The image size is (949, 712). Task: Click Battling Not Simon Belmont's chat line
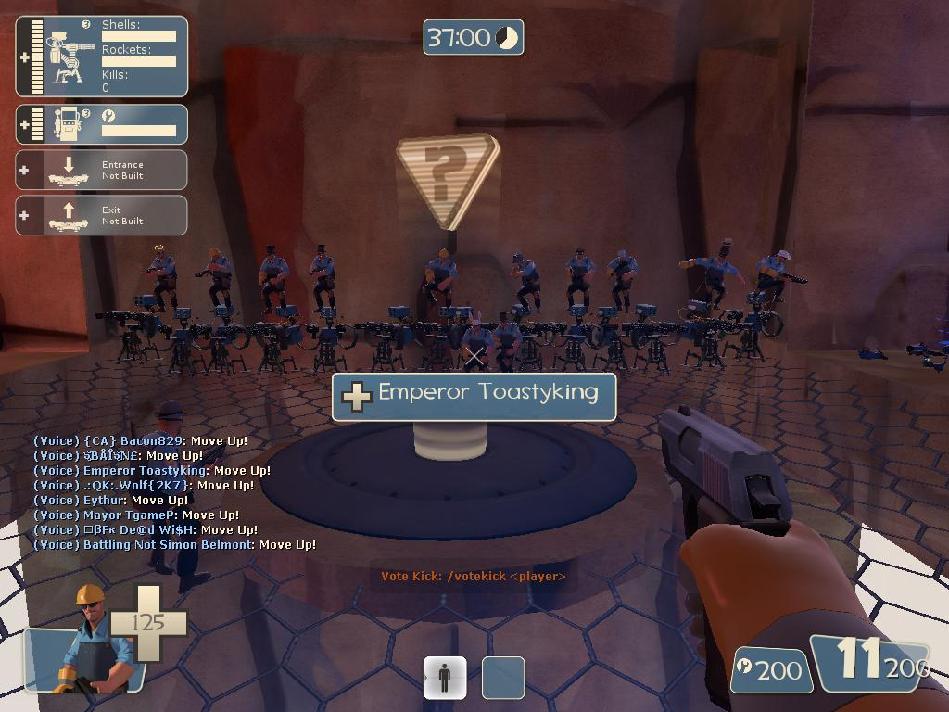(x=174, y=545)
